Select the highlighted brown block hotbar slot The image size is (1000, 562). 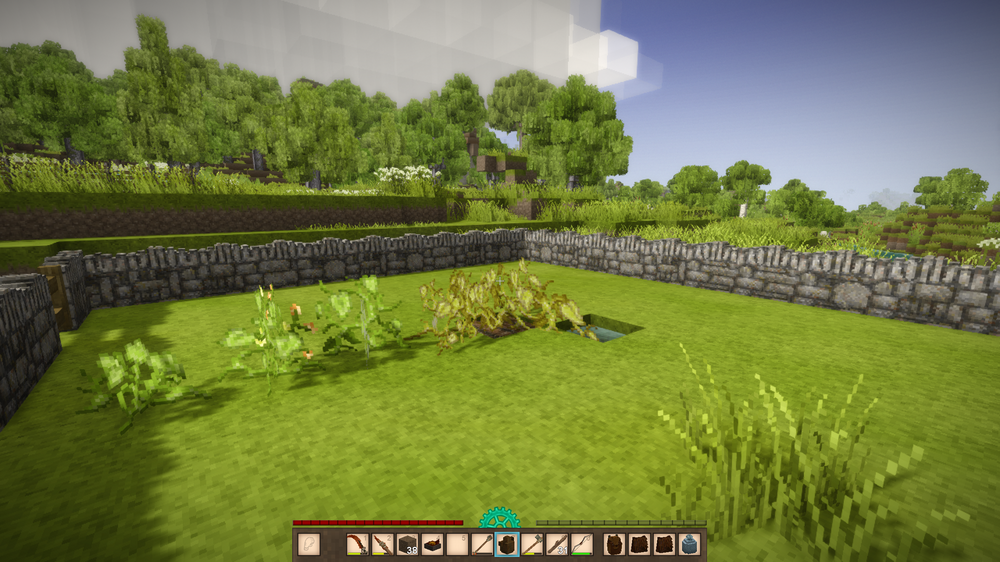(x=507, y=544)
